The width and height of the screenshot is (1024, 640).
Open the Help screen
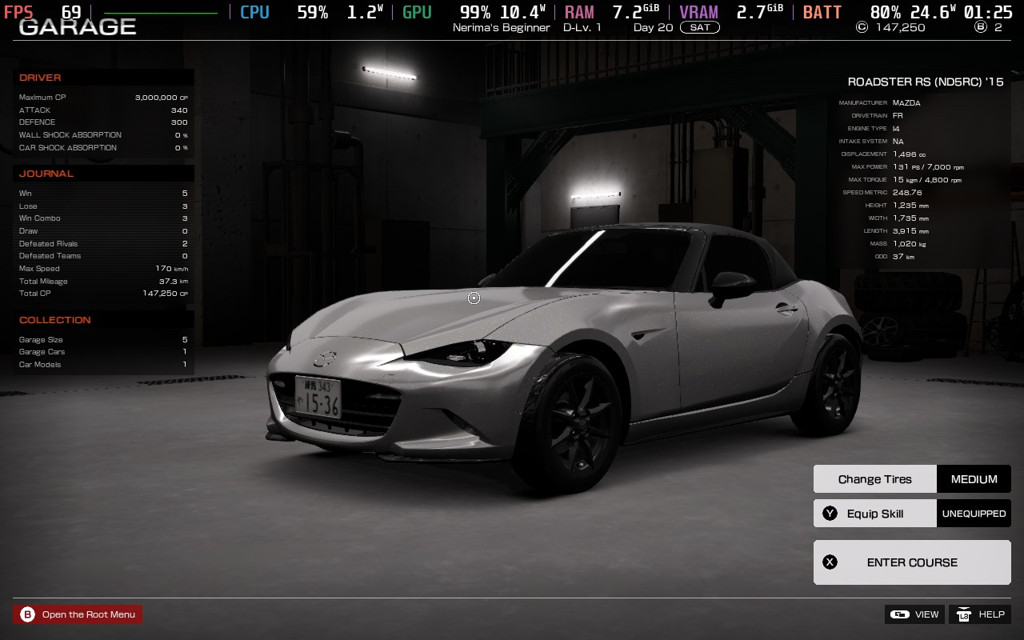pos(979,614)
